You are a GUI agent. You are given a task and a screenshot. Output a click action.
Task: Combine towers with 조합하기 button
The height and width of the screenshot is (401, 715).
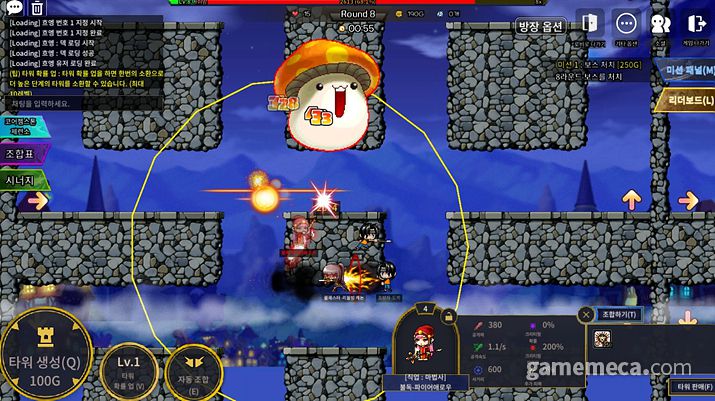click(x=620, y=314)
